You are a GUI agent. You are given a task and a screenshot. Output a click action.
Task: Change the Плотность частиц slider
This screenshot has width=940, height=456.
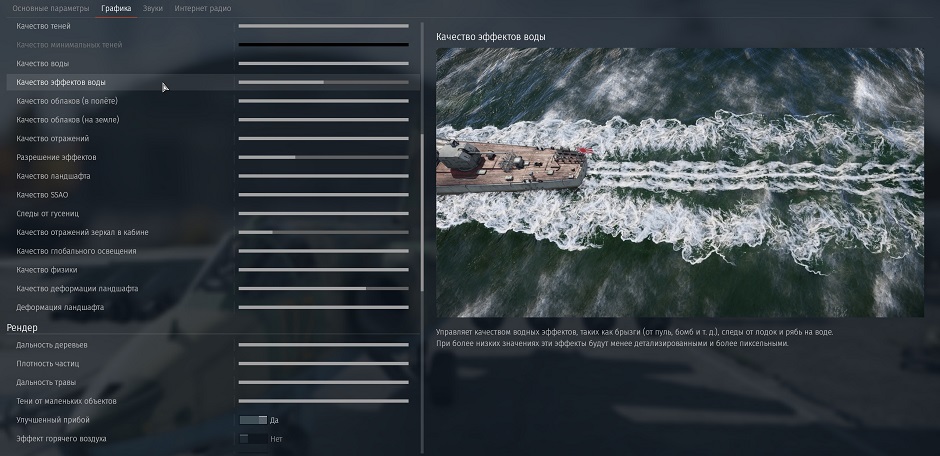coord(323,363)
